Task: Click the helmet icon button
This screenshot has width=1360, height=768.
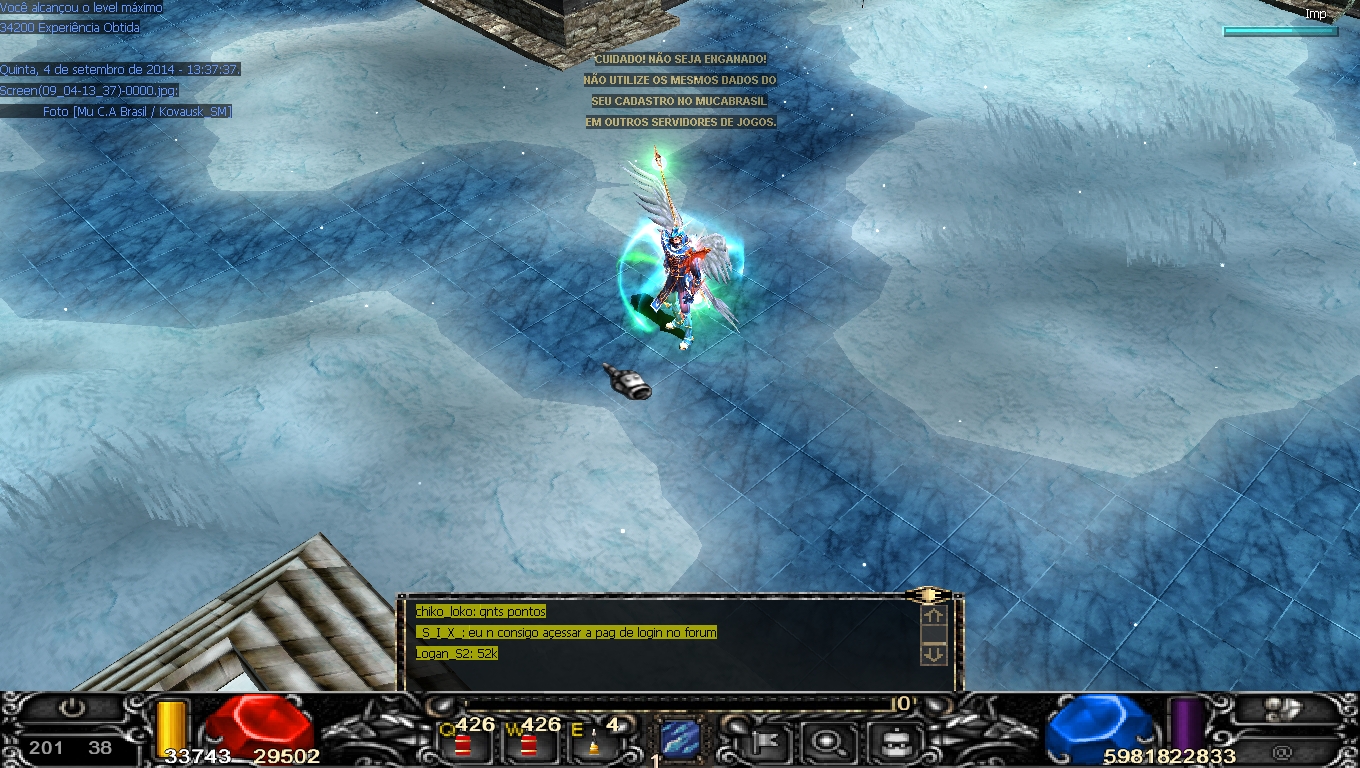Action: 888,742
